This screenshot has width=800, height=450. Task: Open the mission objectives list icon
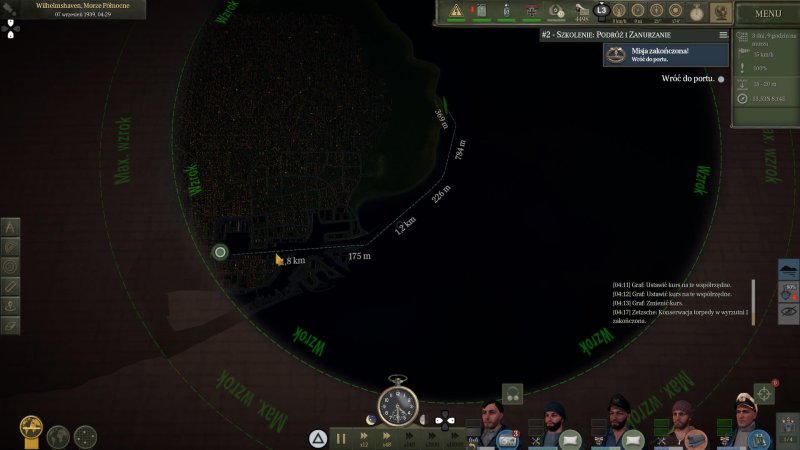click(x=723, y=34)
